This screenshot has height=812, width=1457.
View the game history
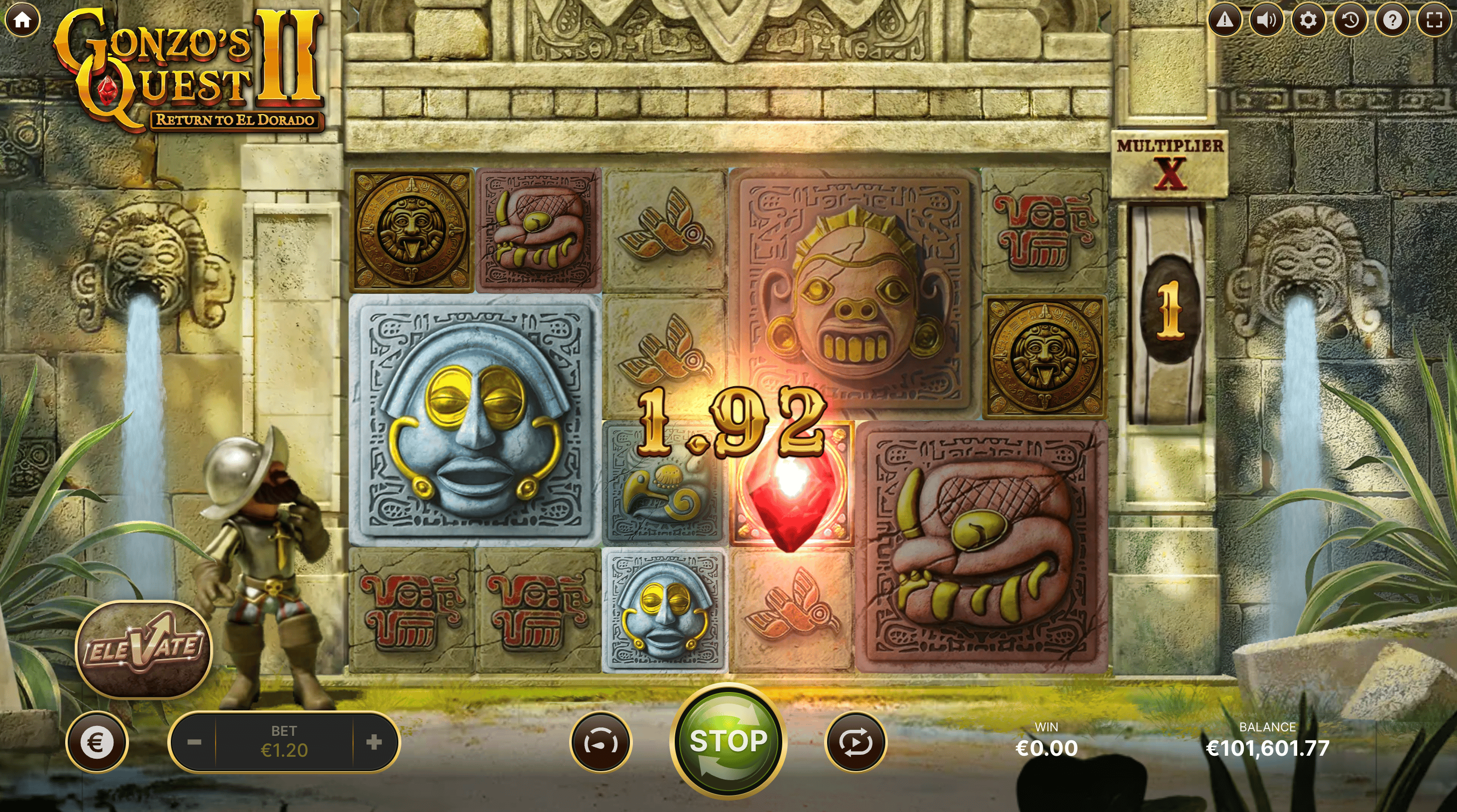pos(1350,20)
